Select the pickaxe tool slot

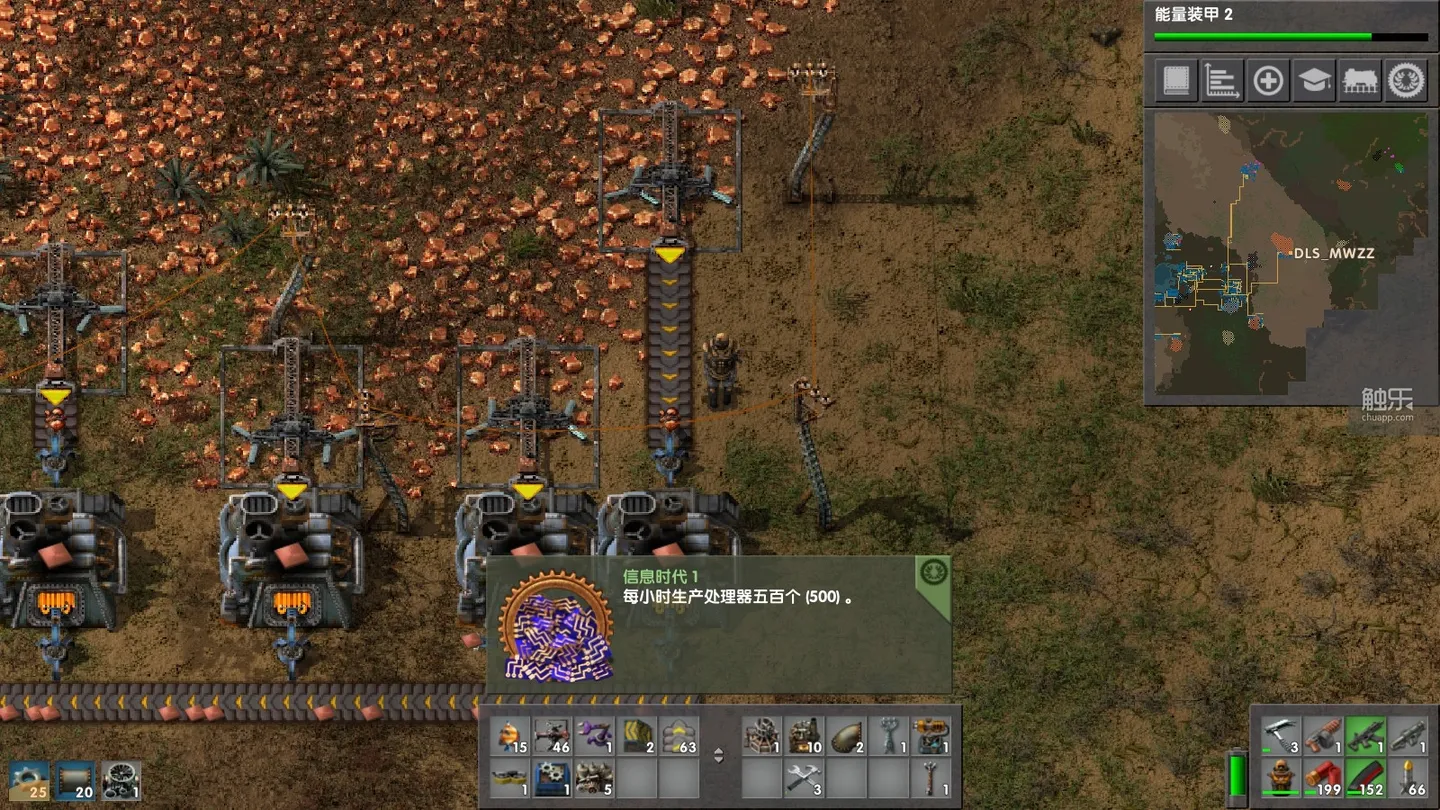pos(1280,735)
